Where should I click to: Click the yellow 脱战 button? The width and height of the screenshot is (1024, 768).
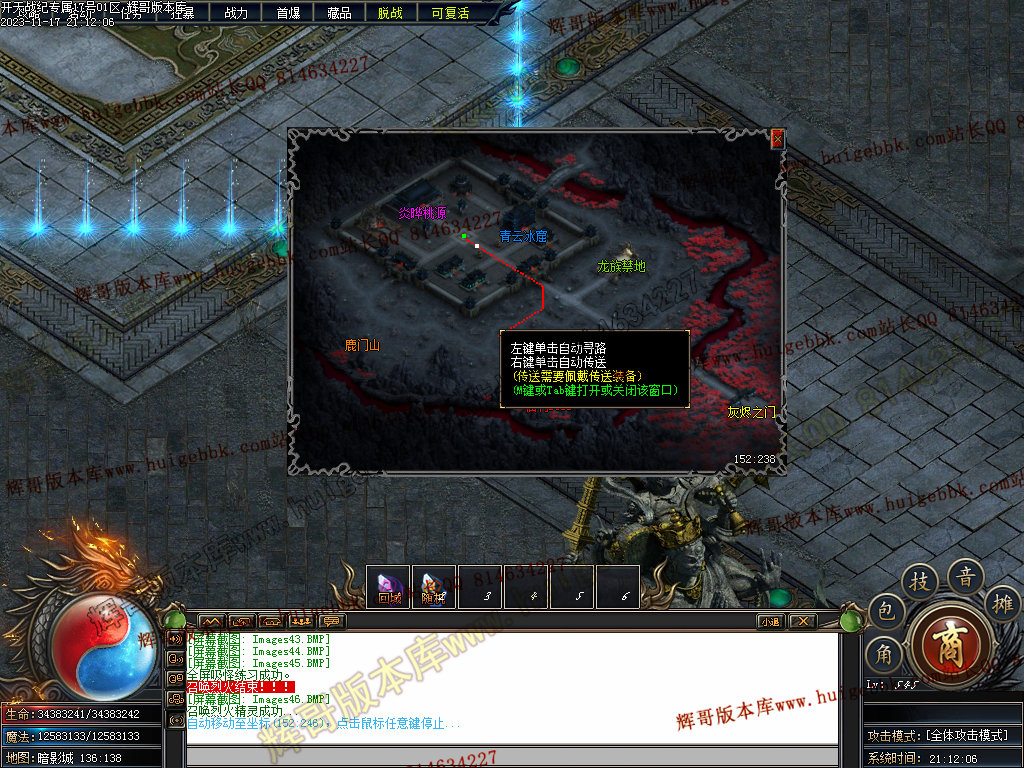tap(390, 13)
